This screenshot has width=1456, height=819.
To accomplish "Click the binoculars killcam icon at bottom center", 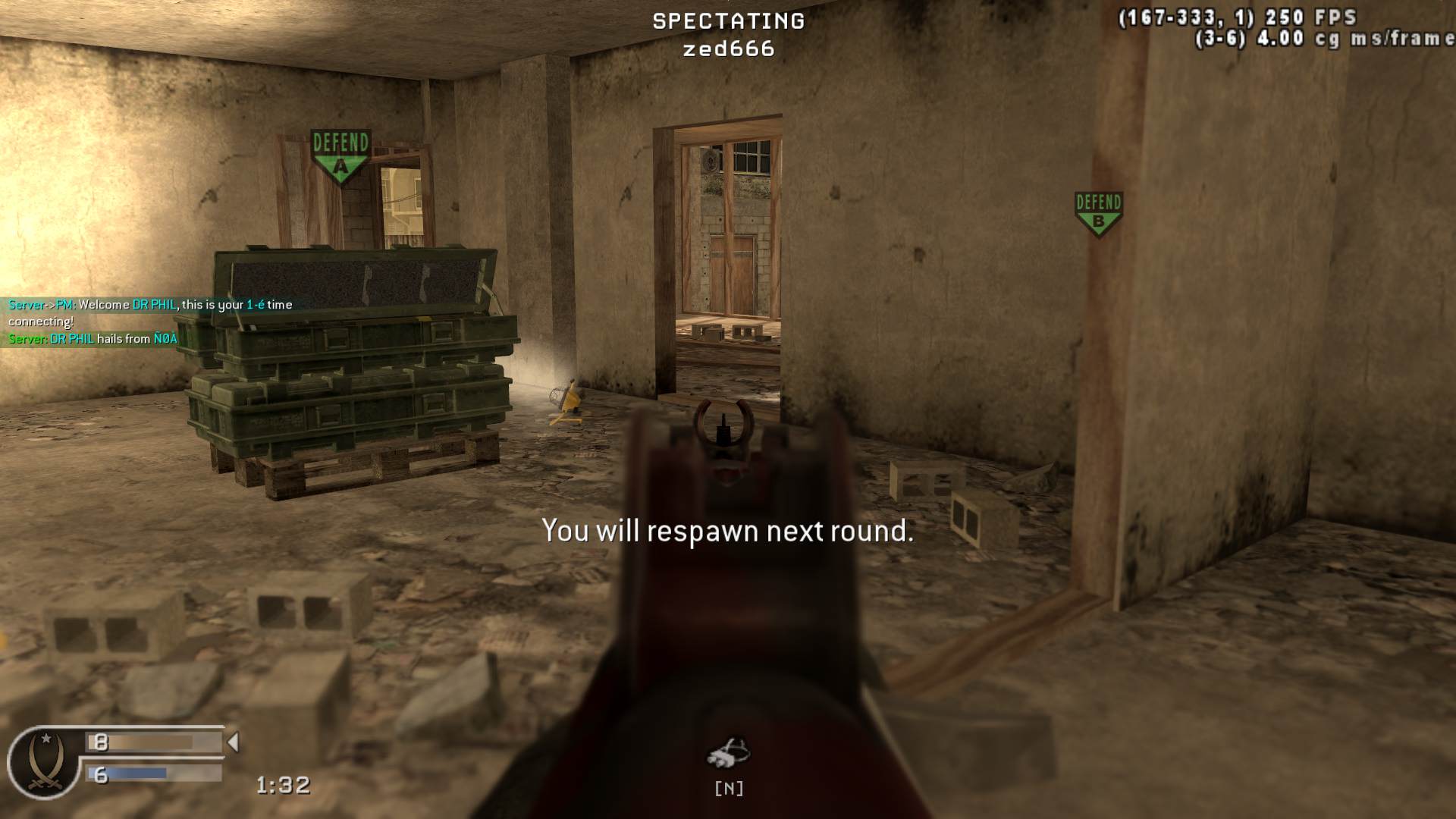I will (730, 752).
